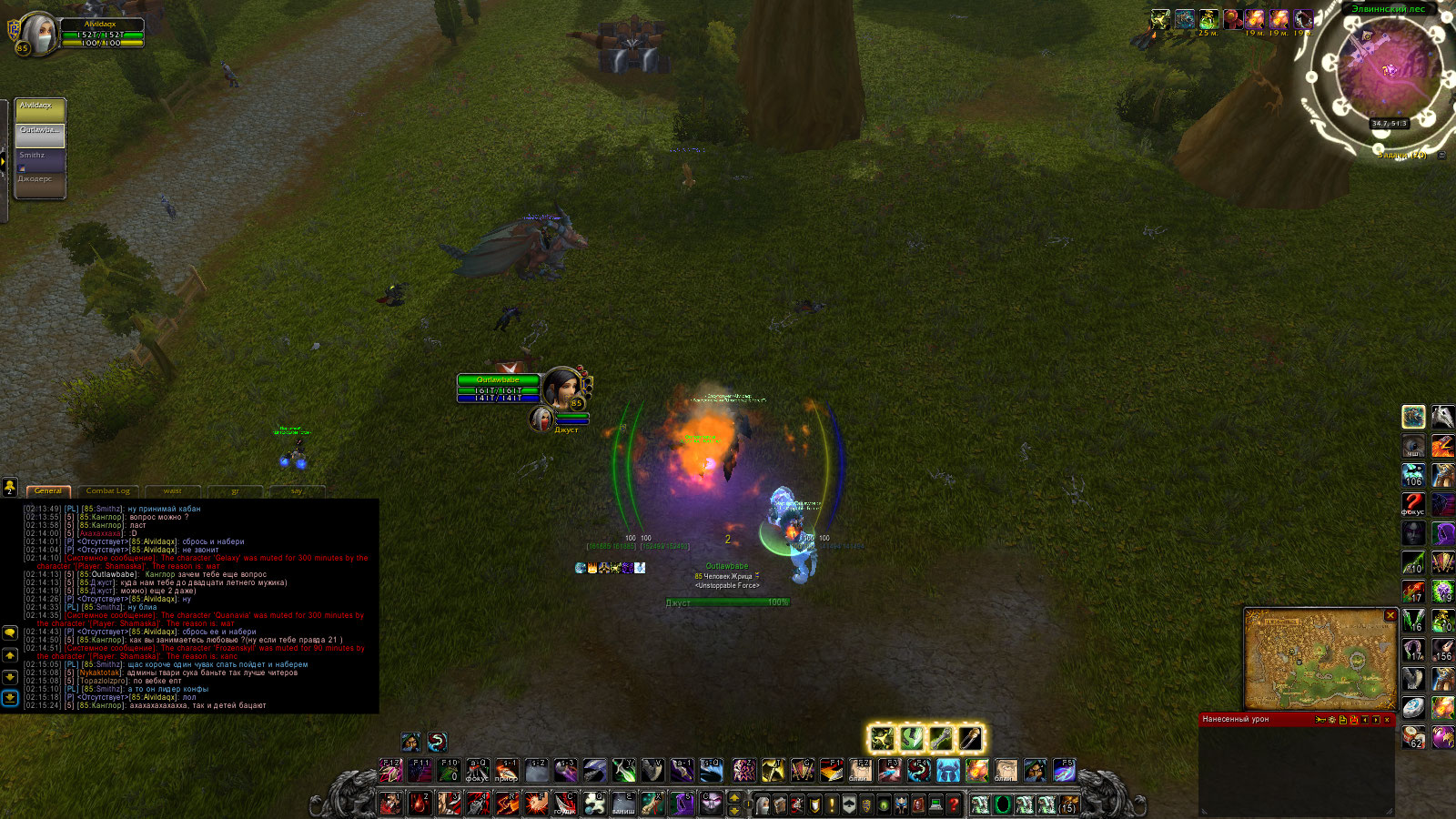Open the yellow exclamation quest log button

click(x=831, y=804)
